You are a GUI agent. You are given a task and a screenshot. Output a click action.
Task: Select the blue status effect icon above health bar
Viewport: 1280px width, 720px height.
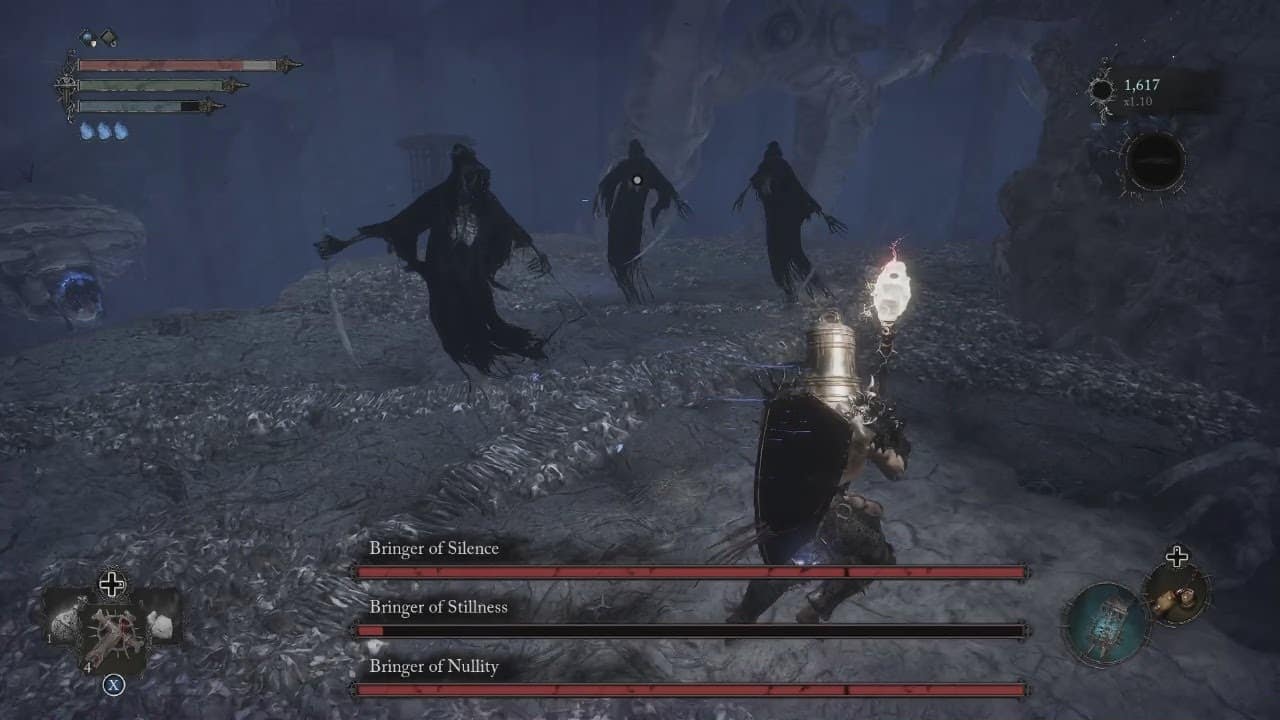coord(87,37)
